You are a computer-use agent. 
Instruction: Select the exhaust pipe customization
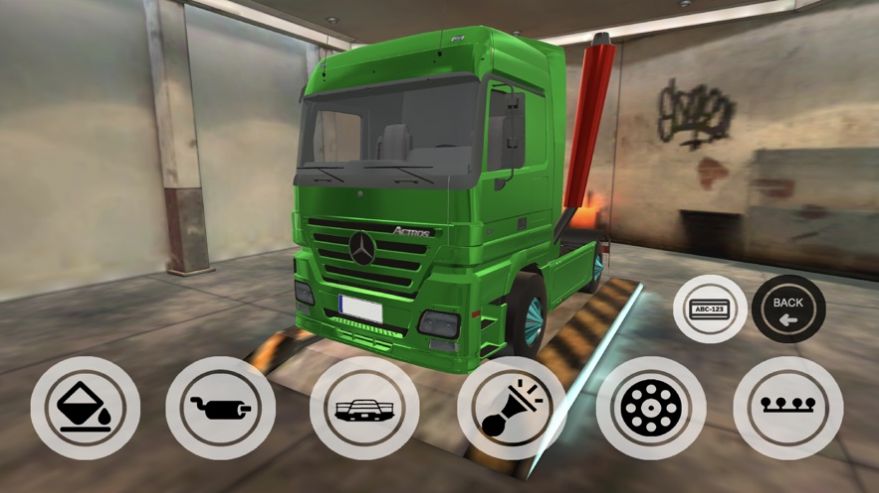pos(220,408)
